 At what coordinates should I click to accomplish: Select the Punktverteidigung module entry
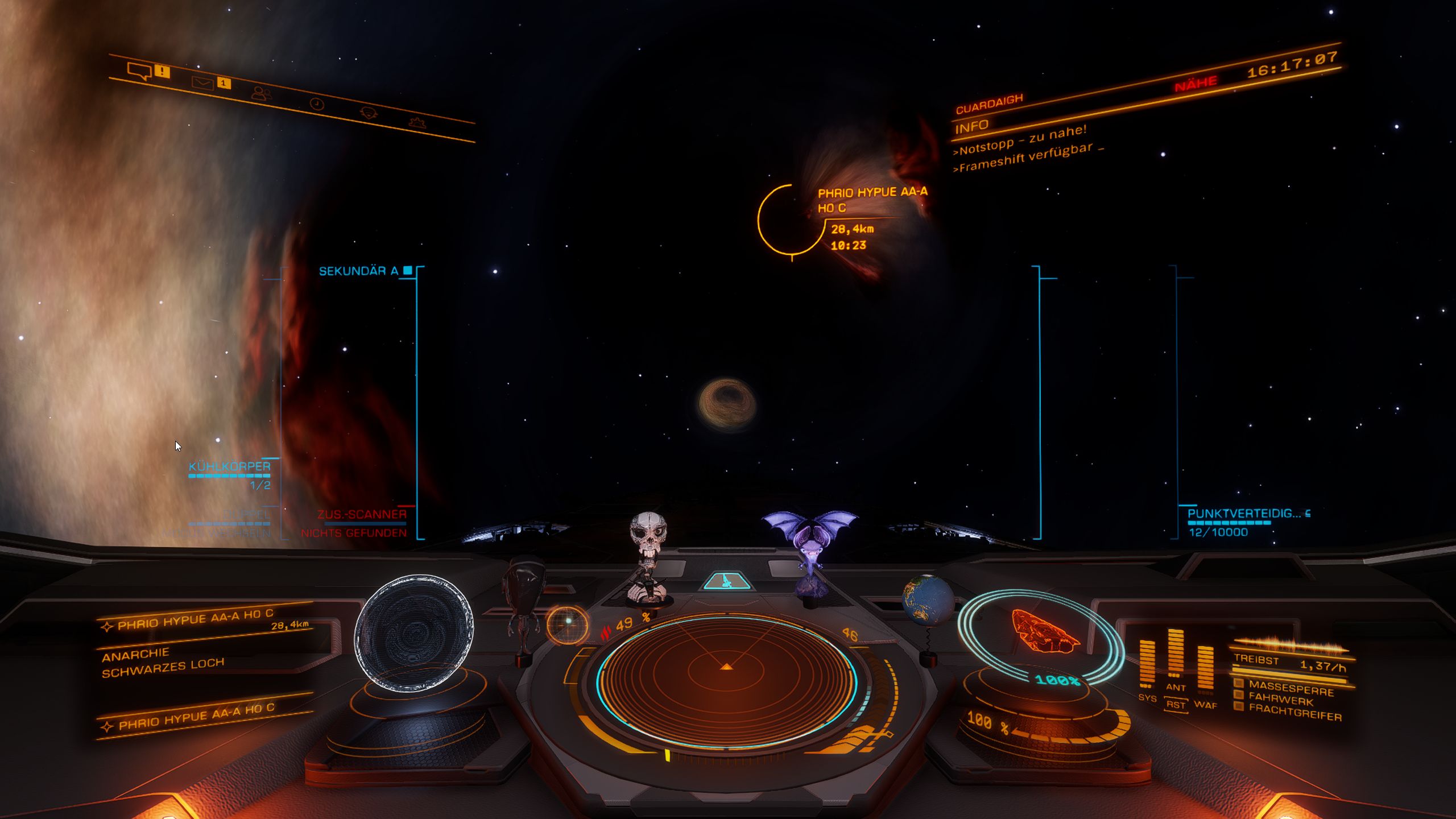click(1243, 514)
